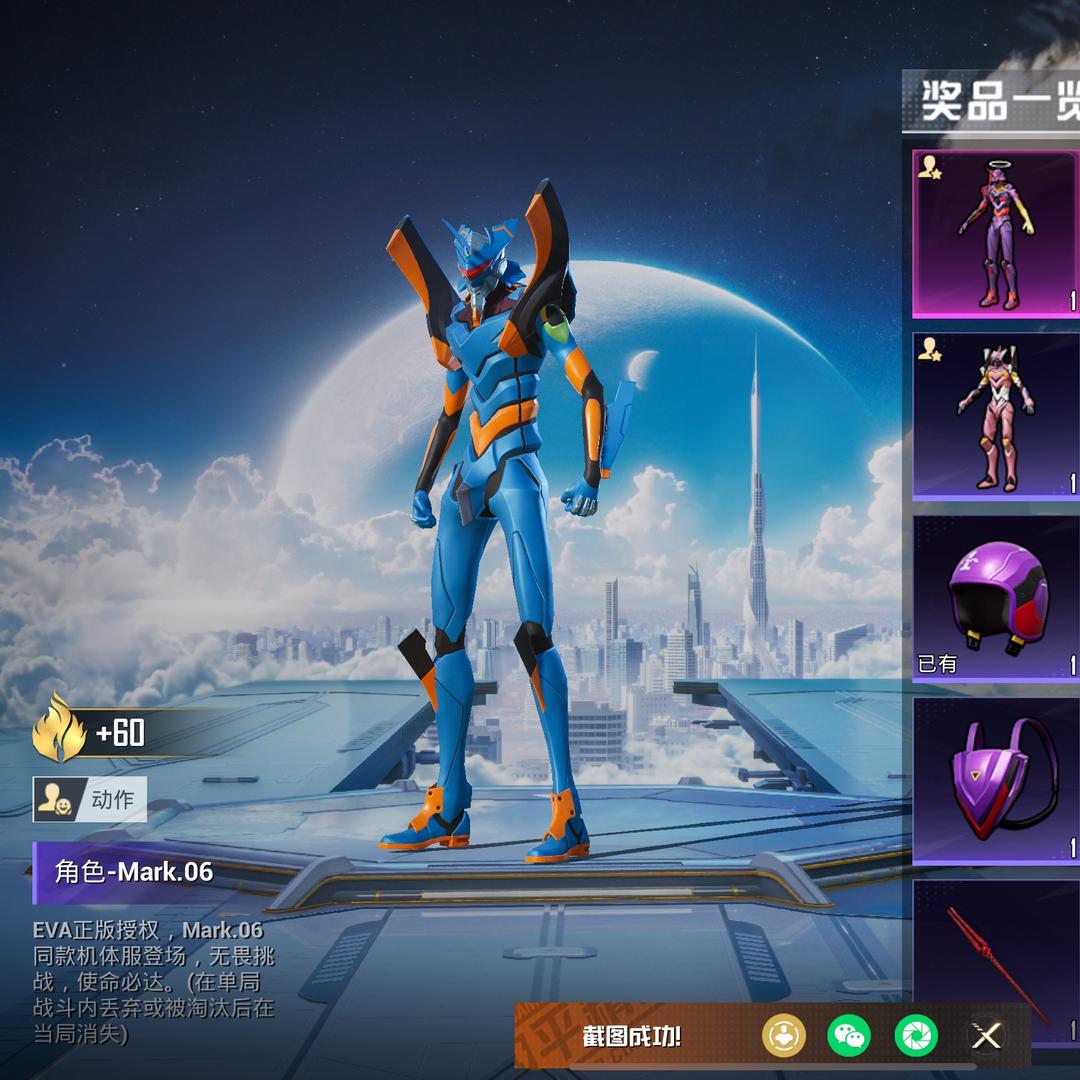This screenshot has height=1080, width=1080.
Task: Share screenshot to WeChat chat
Action: coord(849,1036)
